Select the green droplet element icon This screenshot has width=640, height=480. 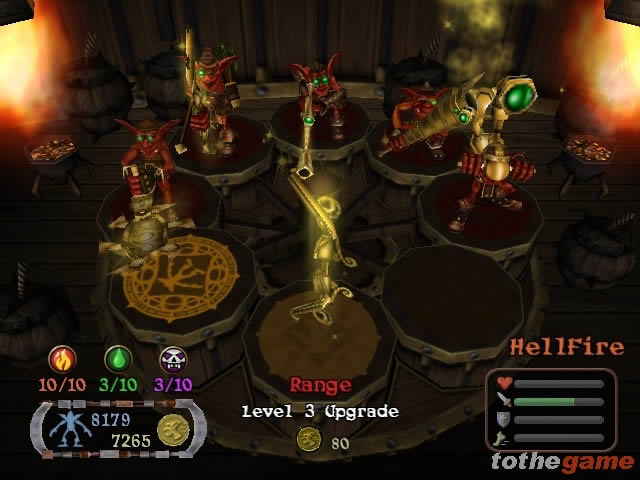click(118, 360)
